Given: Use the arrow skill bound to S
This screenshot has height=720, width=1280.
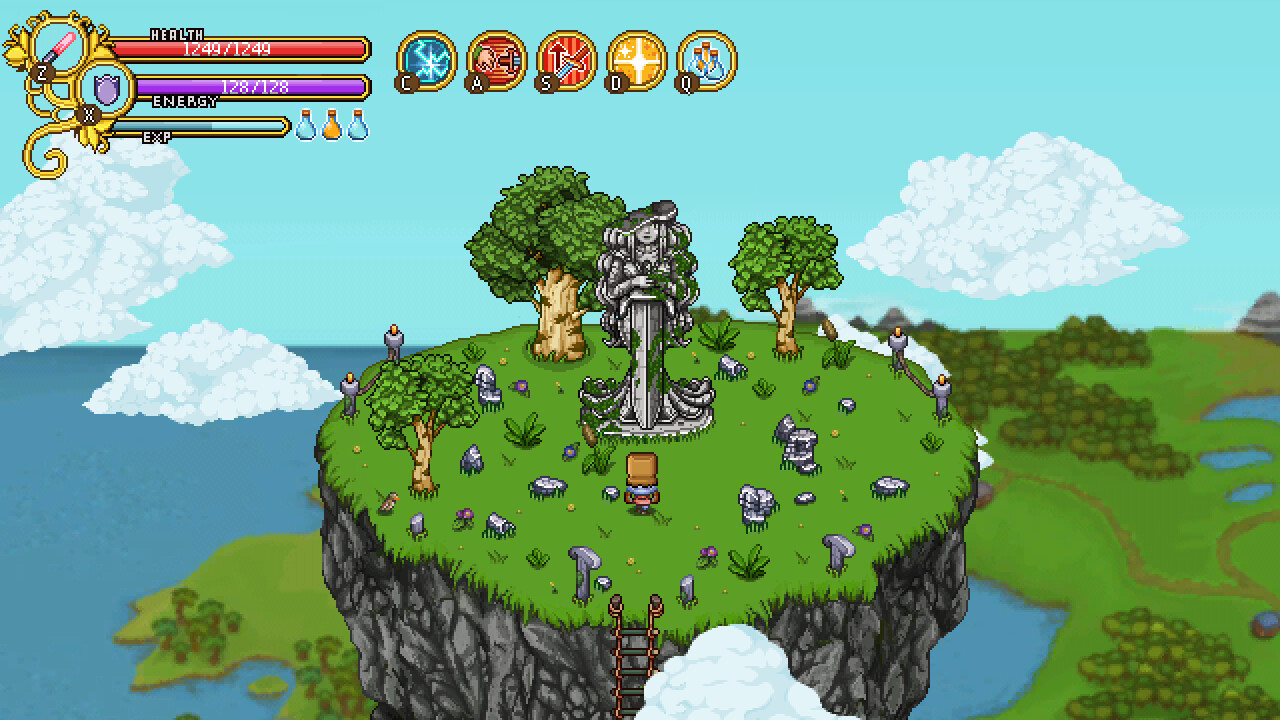Looking at the screenshot, I should [x=568, y=60].
